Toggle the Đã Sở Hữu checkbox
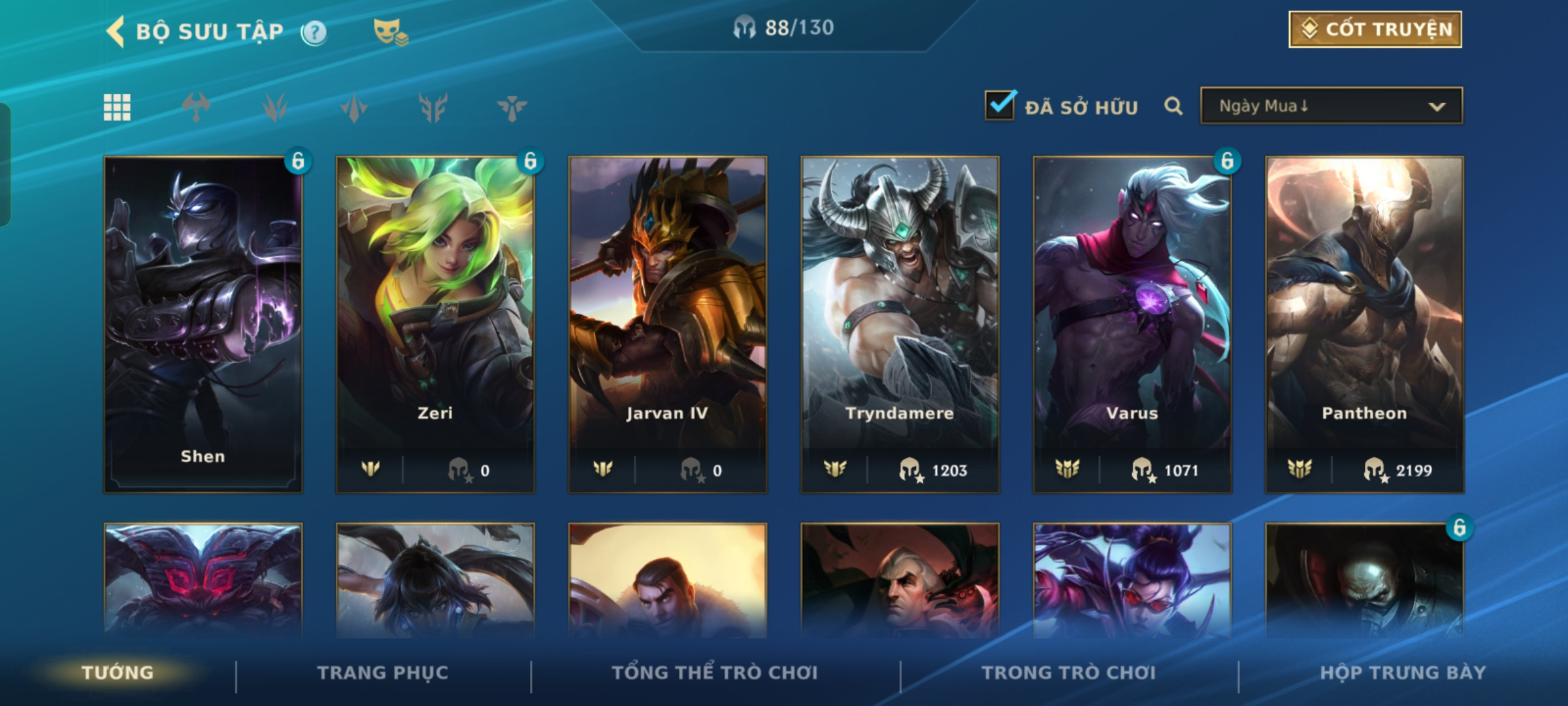The image size is (1568, 706). click(x=1000, y=105)
